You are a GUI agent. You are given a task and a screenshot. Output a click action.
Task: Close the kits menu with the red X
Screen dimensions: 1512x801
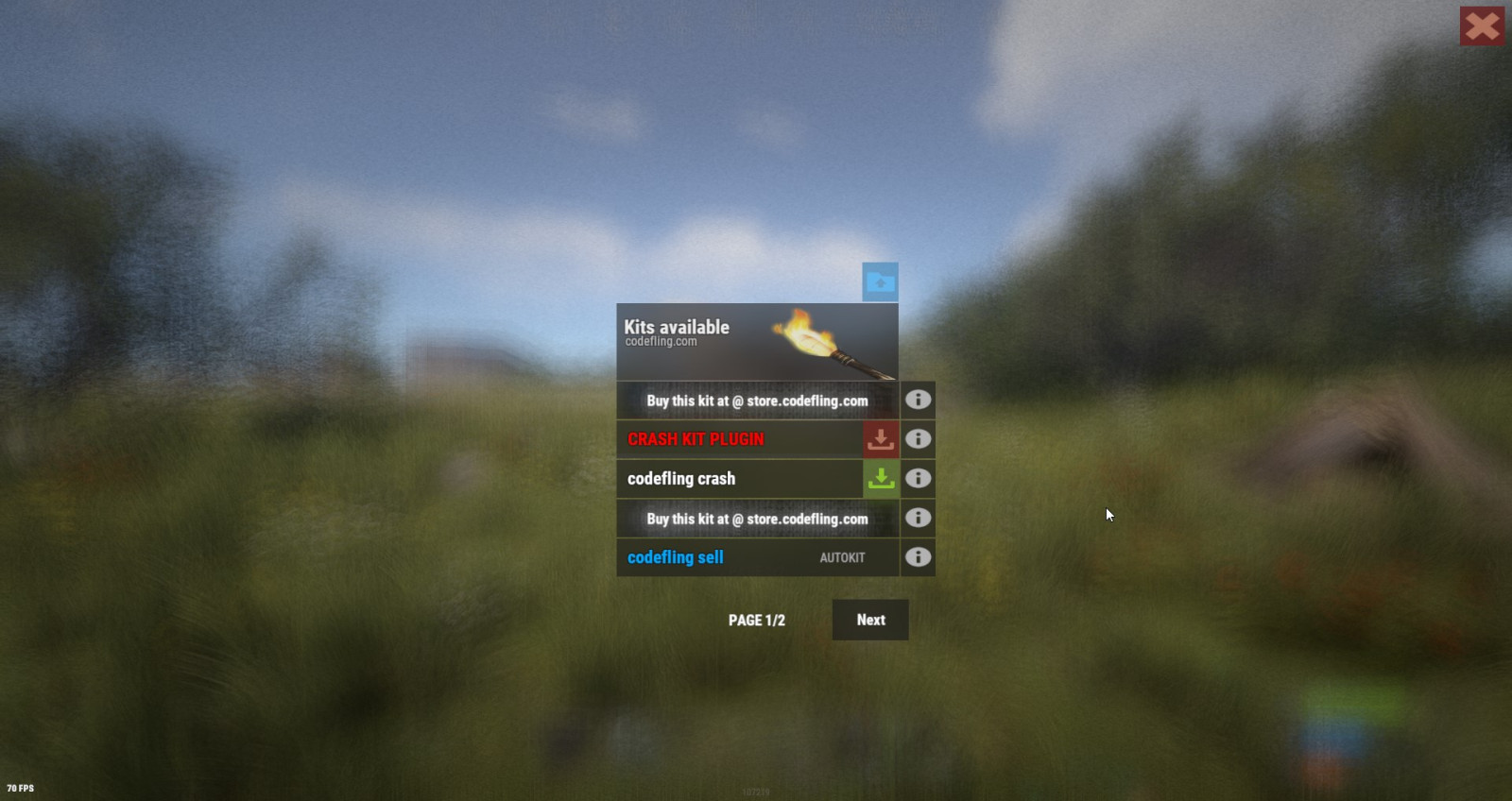click(1482, 26)
